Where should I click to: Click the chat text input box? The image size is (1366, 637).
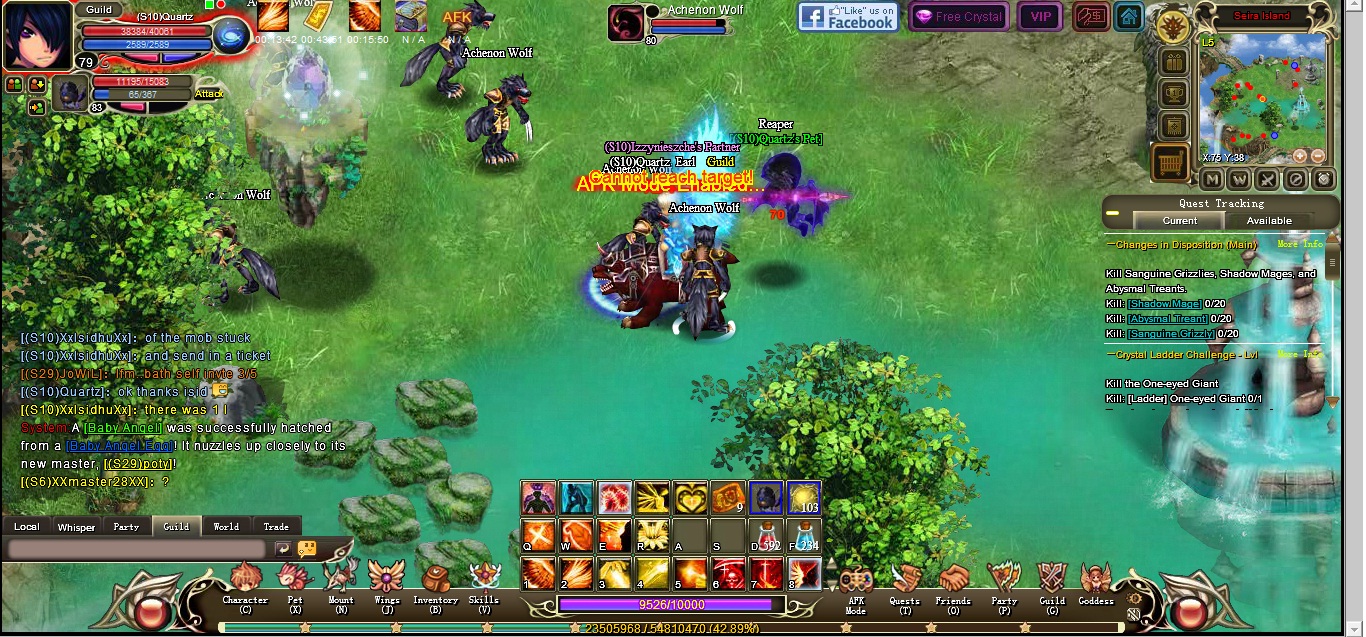tap(137, 549)
